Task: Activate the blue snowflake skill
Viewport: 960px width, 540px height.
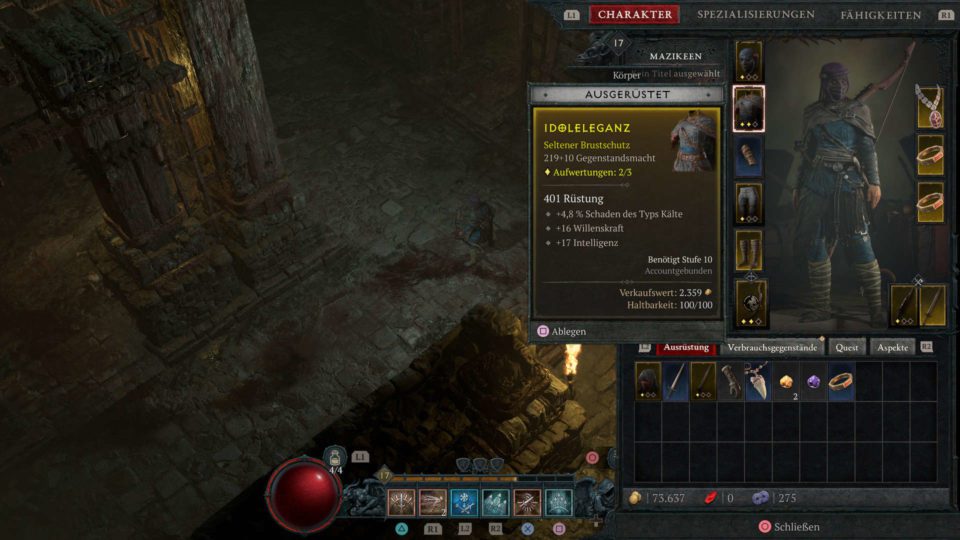Action: click(463, 502)
